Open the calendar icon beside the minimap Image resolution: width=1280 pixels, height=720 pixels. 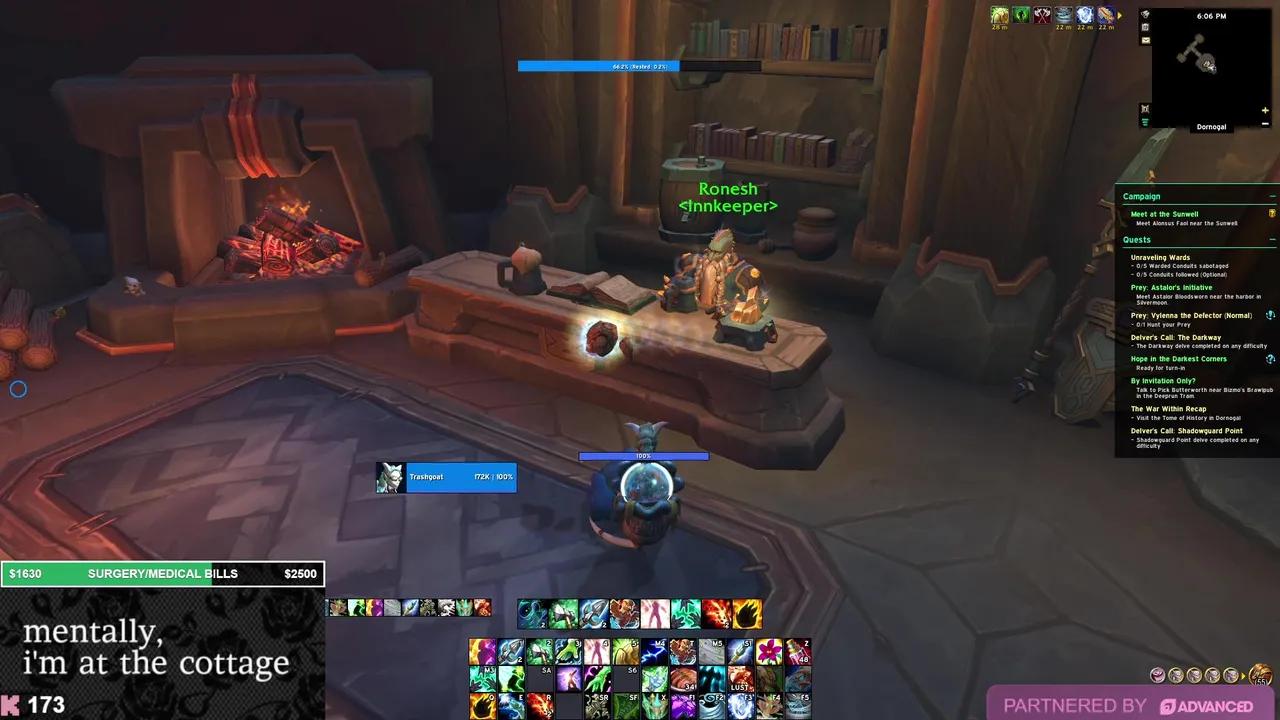[1145, 28]
